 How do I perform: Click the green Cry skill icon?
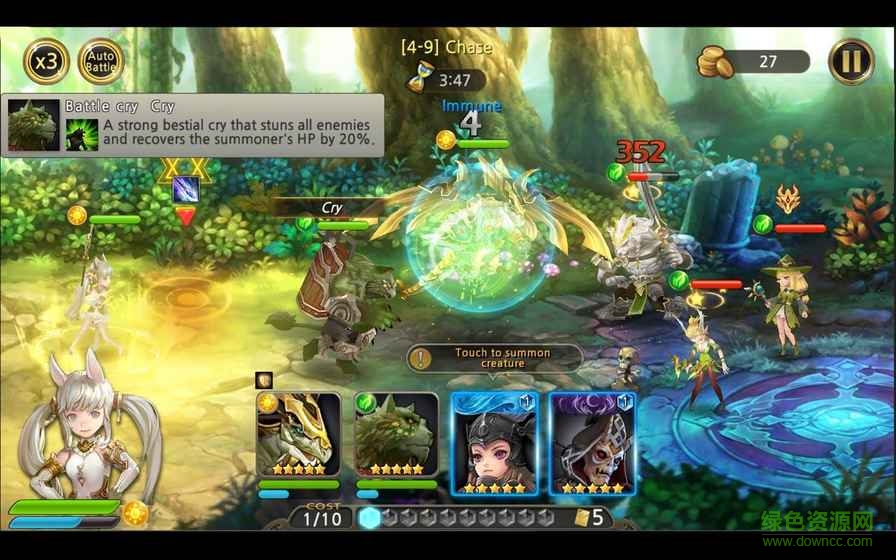pos(82,135)
